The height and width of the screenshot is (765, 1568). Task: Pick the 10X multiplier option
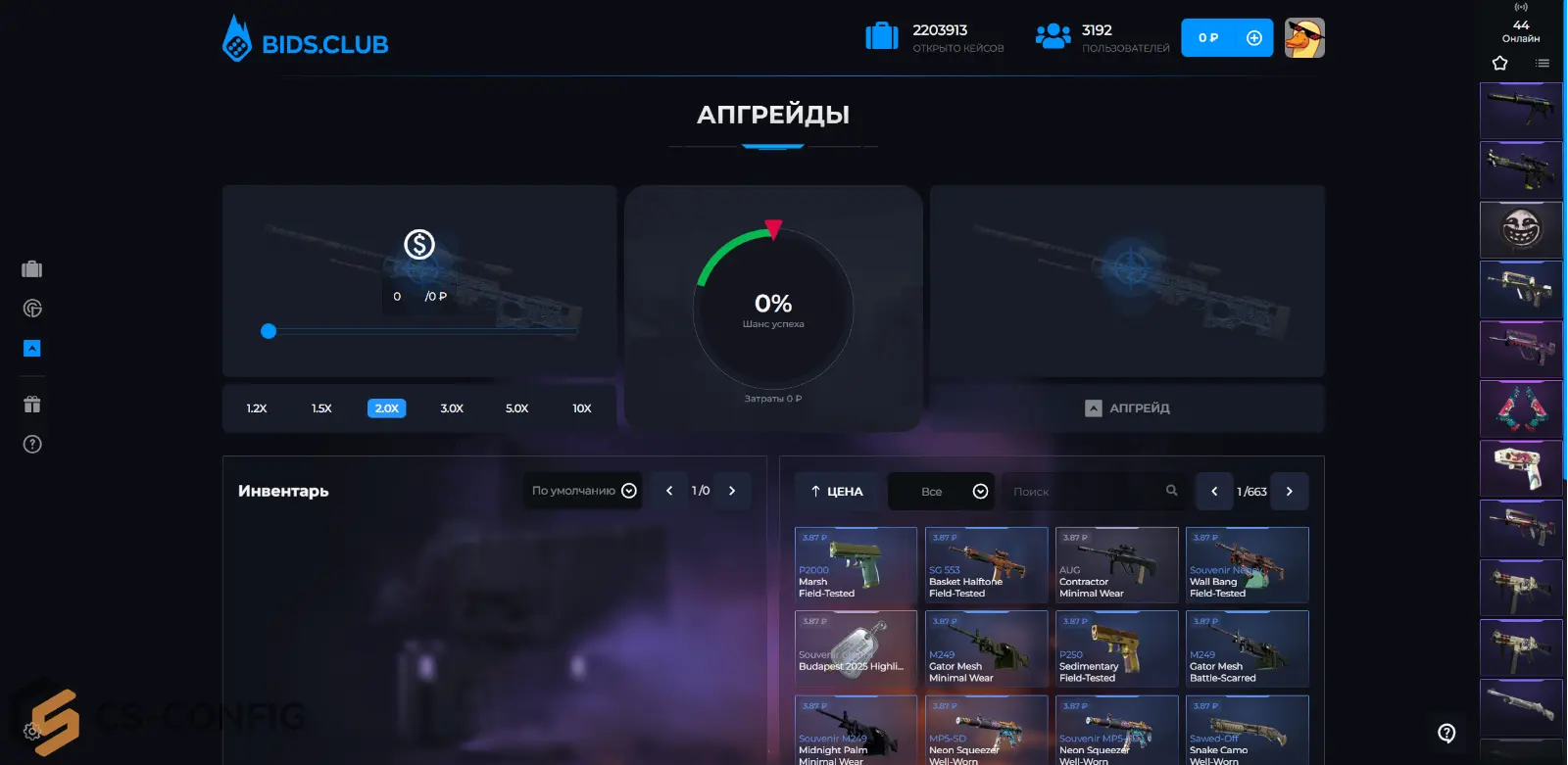click(x=582, y=408)
